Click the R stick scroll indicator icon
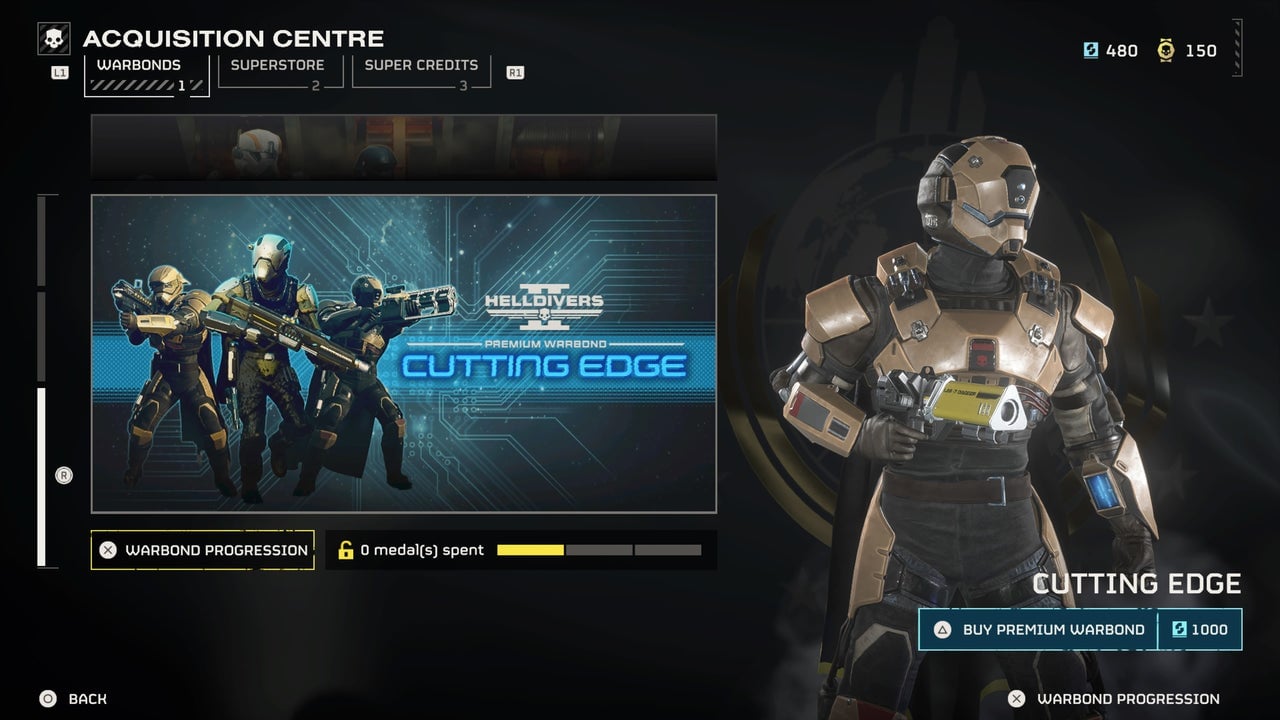1280x720 pixels. [63, 476]
